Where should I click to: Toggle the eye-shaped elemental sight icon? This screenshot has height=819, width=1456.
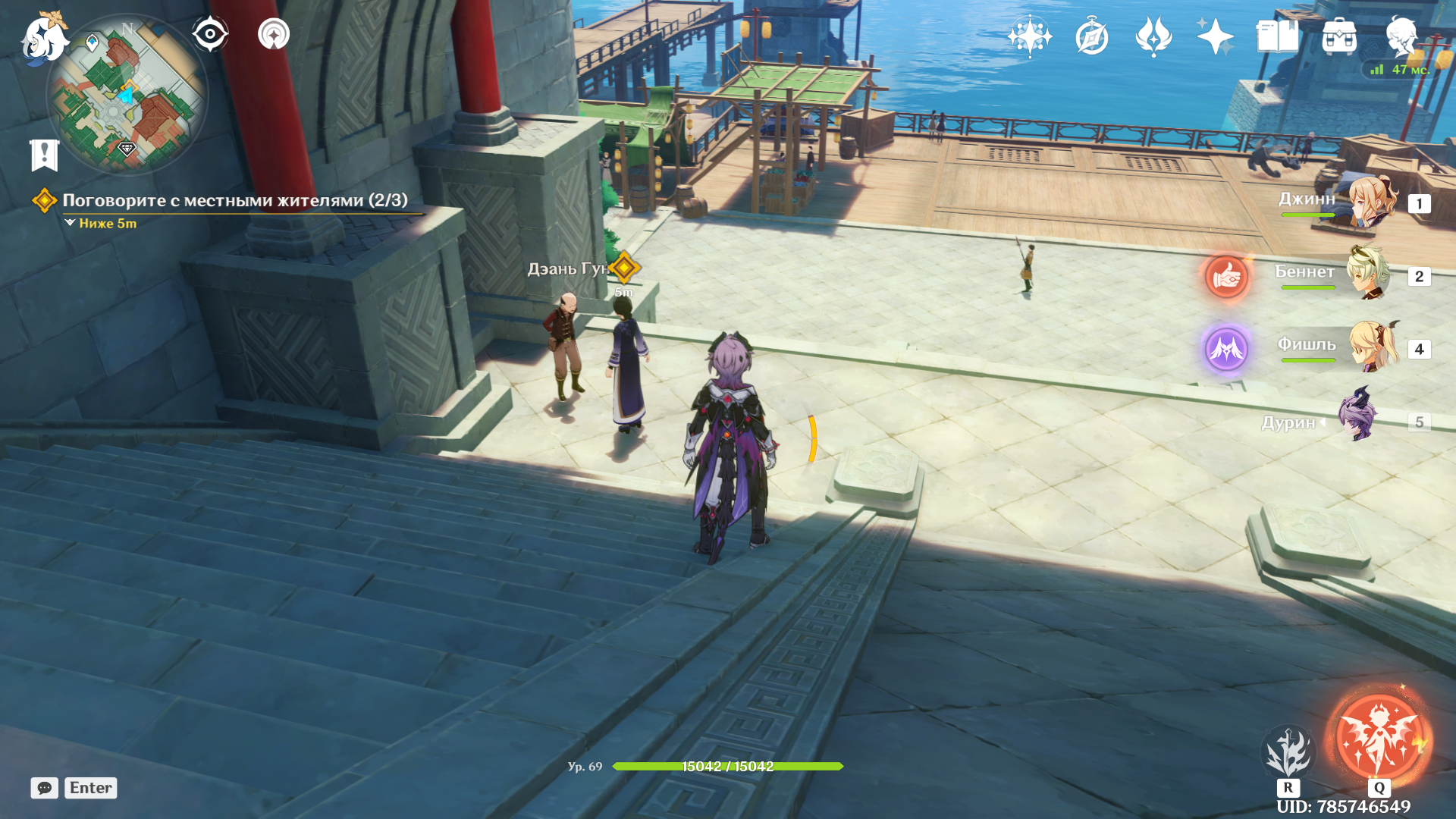pyautogui.click(x=209, y=34)
